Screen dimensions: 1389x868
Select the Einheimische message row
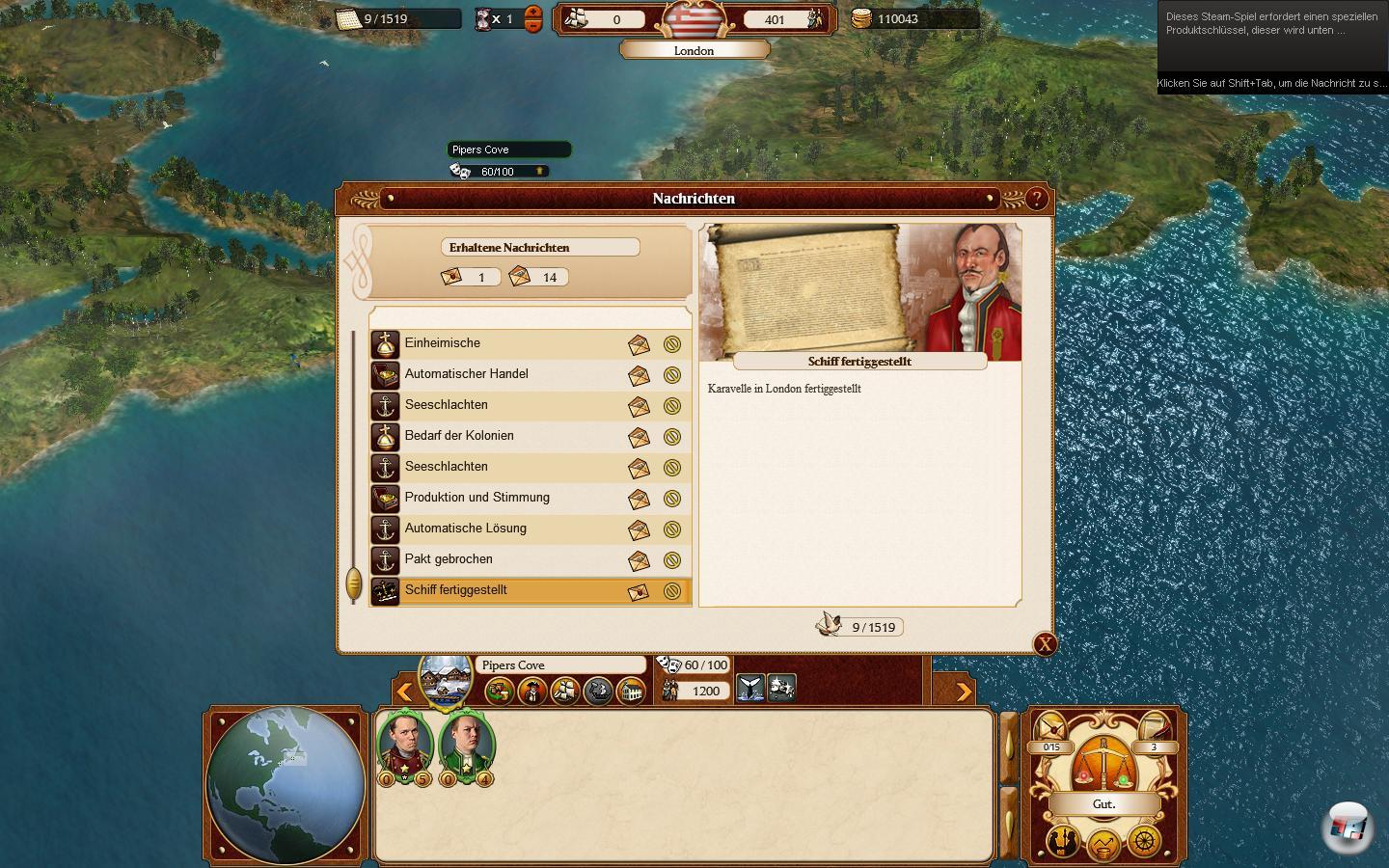[502, 343]
